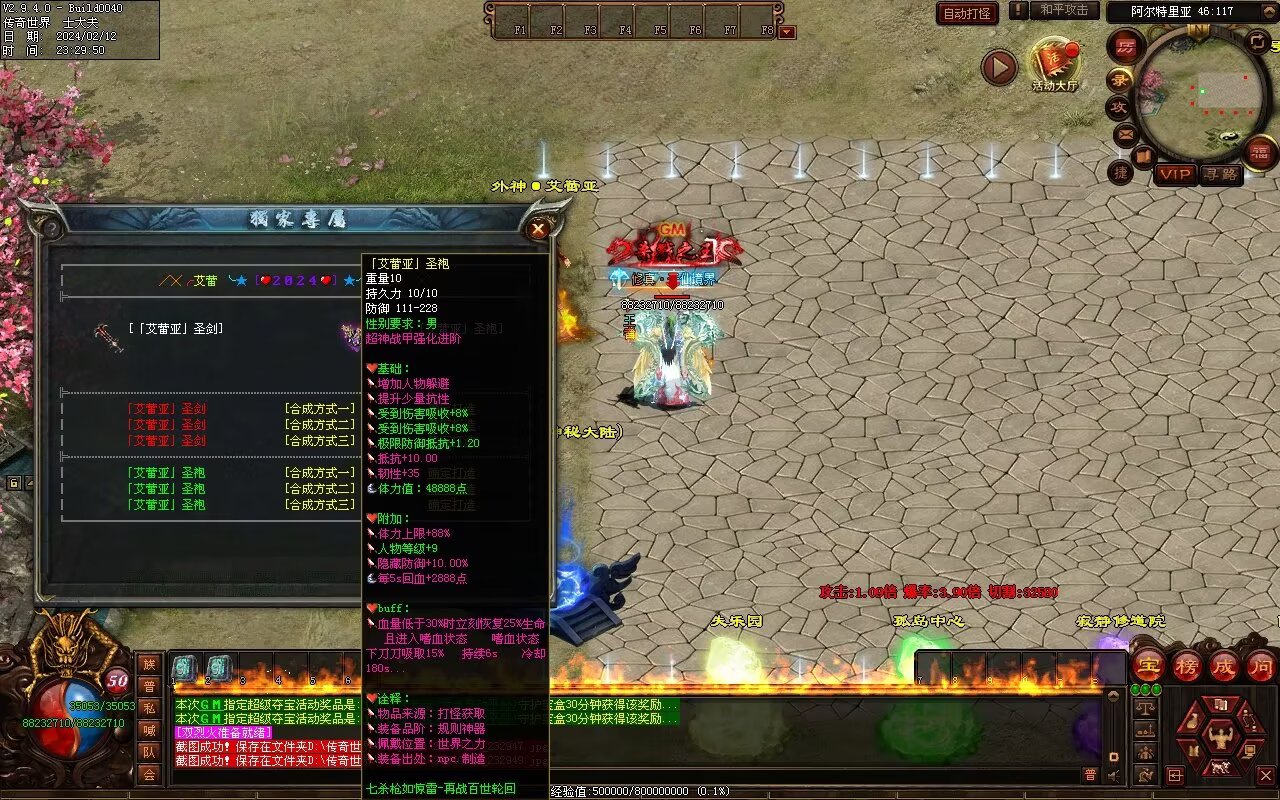The image size is (1280, 800).
Task: Switch the 和平攻击 attack mode
Action: click(1063, 10)
